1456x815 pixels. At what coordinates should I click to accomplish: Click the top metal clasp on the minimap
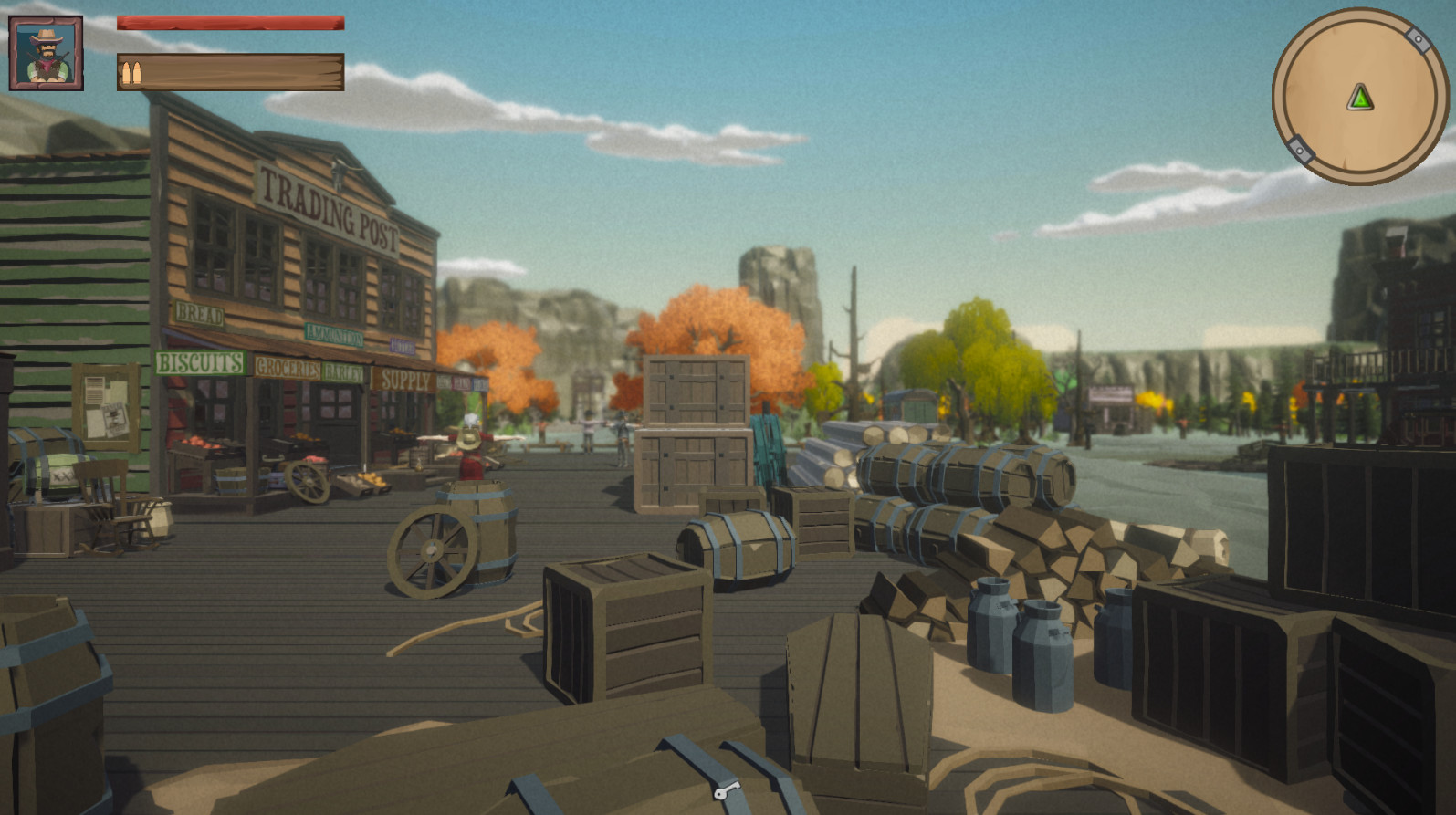point(1419,39)
